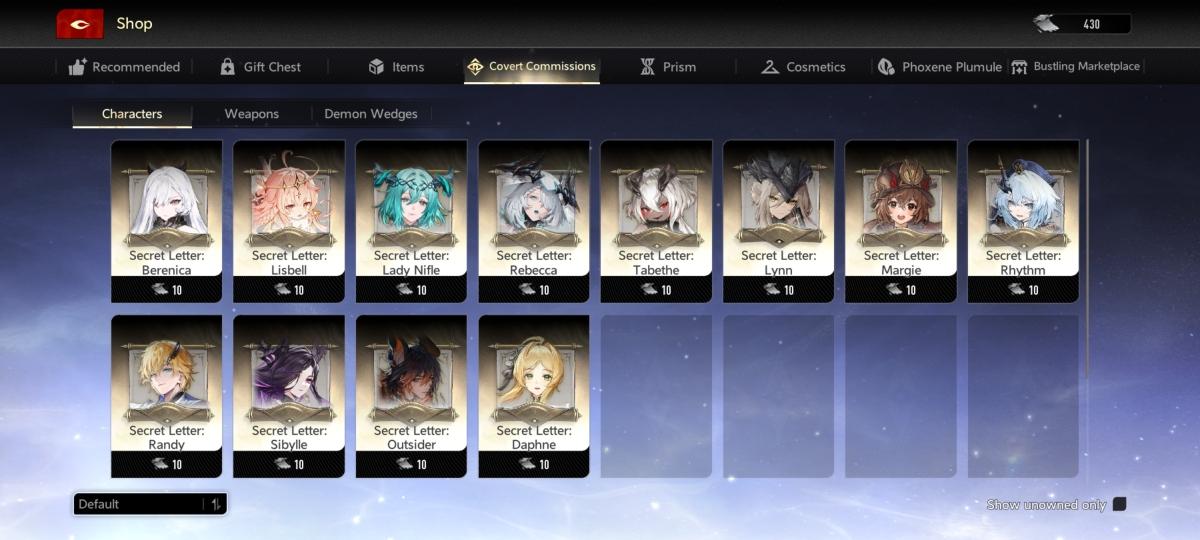Screen dimensions: 1200x540
Task: Switch to the Gift Chest tab
Action: pos(260,67)
